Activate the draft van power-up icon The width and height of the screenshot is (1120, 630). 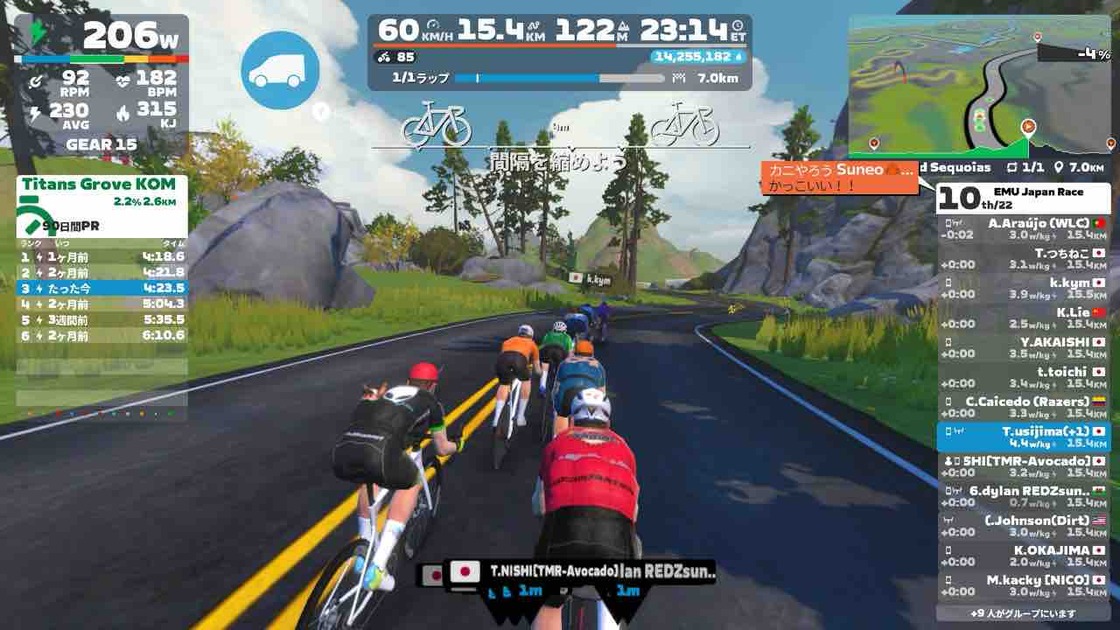pyautogui.click(x=280, y=70)
